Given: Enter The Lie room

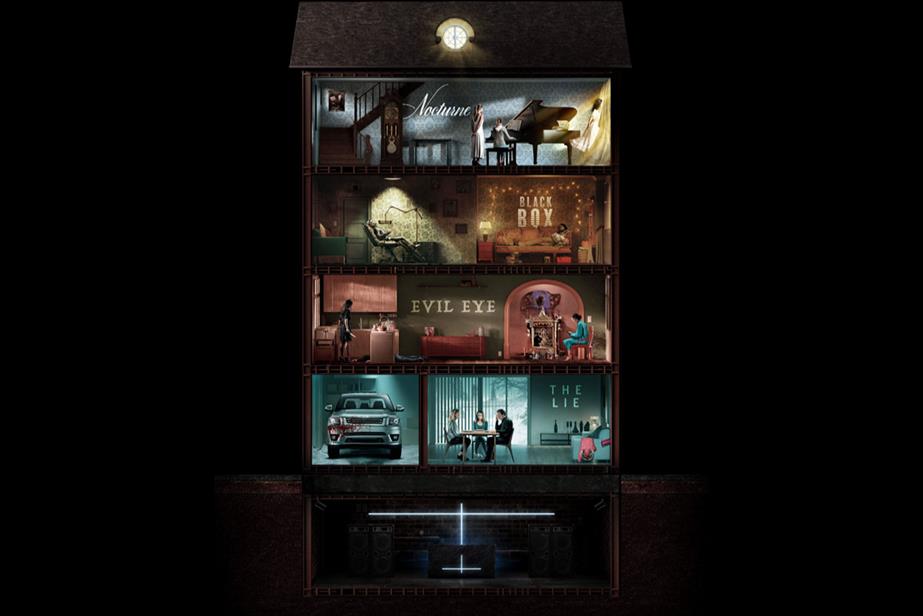Looking at the screenshot, I should click(518, 419).
